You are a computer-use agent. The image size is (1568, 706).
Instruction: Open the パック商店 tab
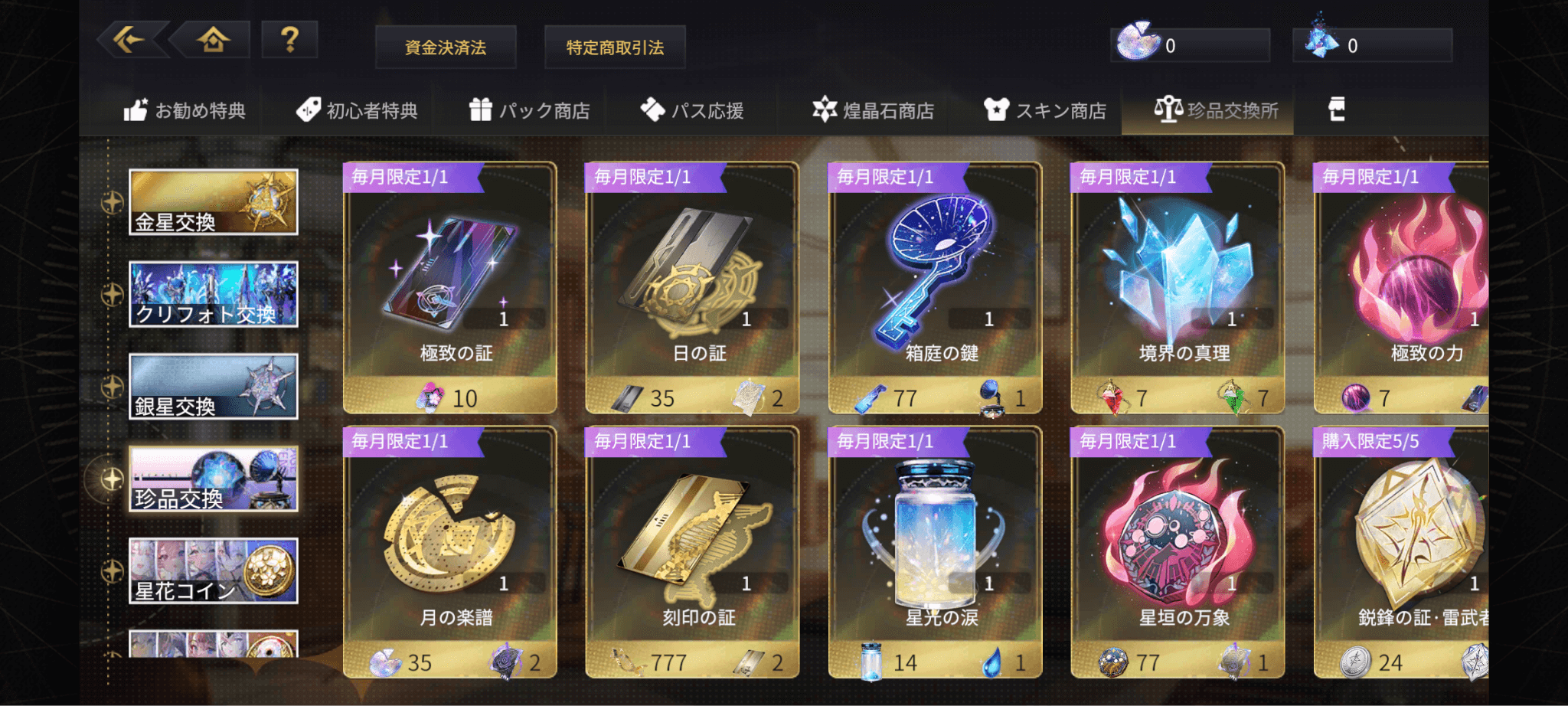[x=529, y=111]
